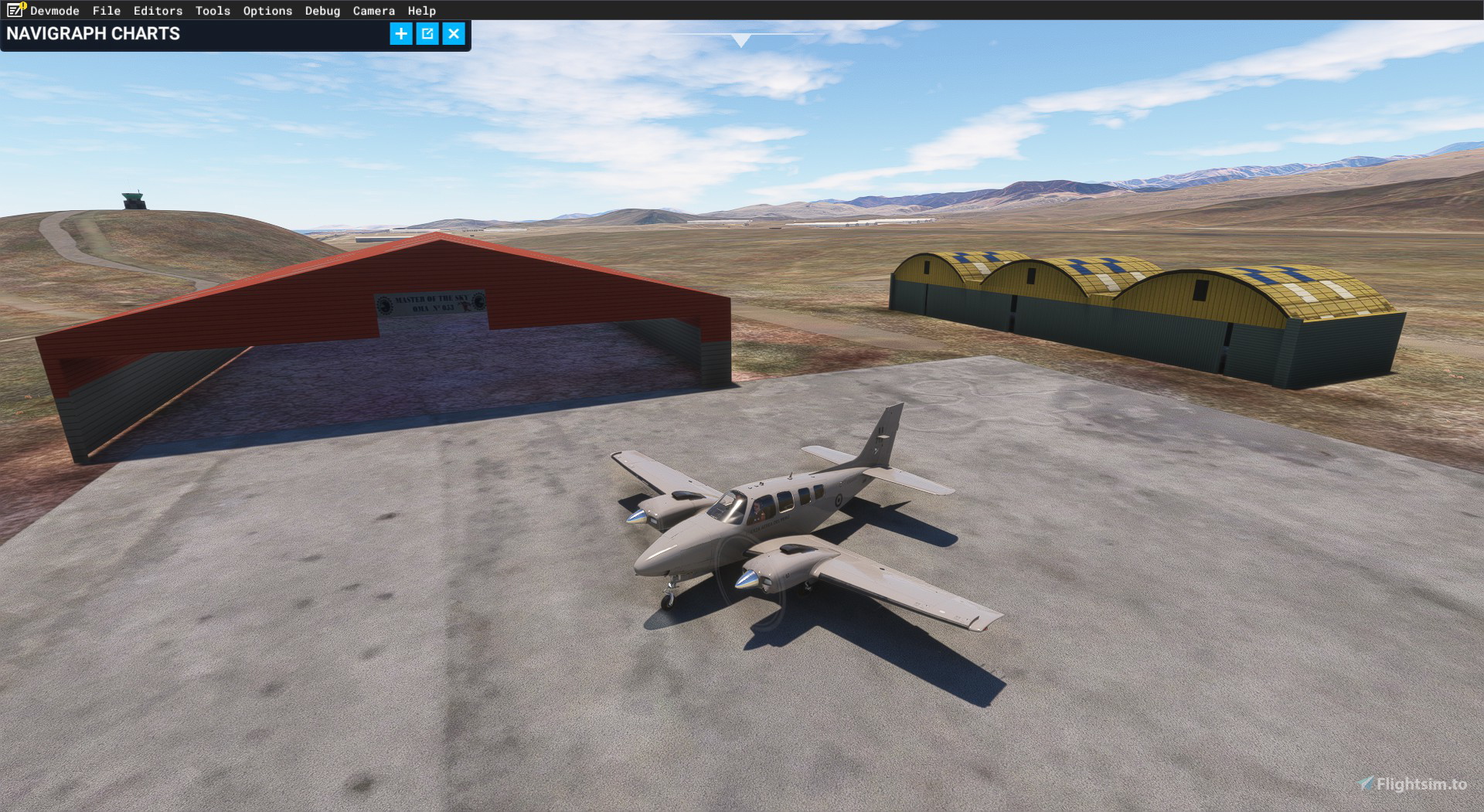This screenshot has height=812, width=1484.
Task: Open the Help menu
Action: point(420,11)
